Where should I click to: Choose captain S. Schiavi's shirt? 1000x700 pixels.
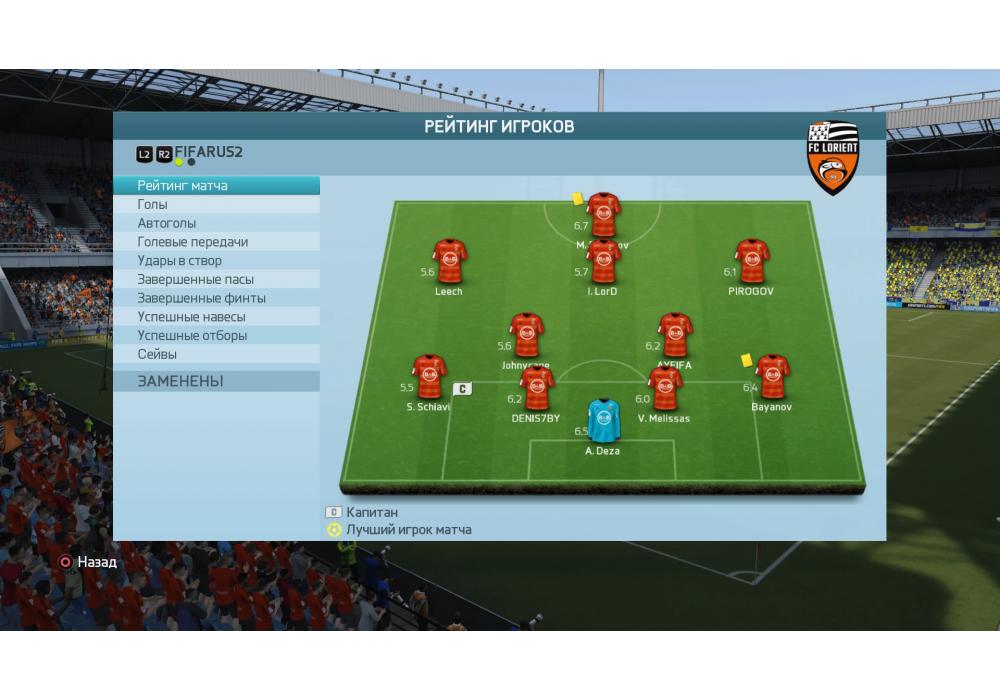click(429, 377)
